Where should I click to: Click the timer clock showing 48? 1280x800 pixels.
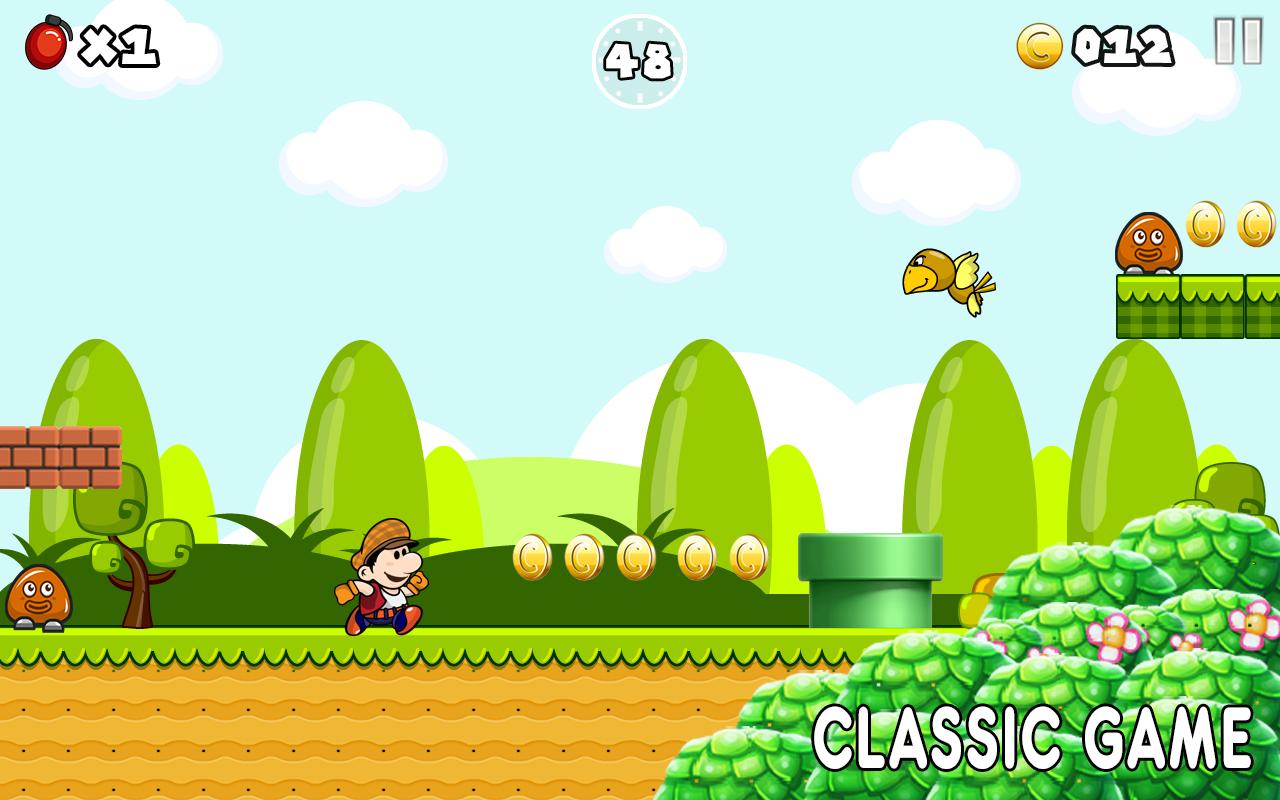click(x=640, y=62)
